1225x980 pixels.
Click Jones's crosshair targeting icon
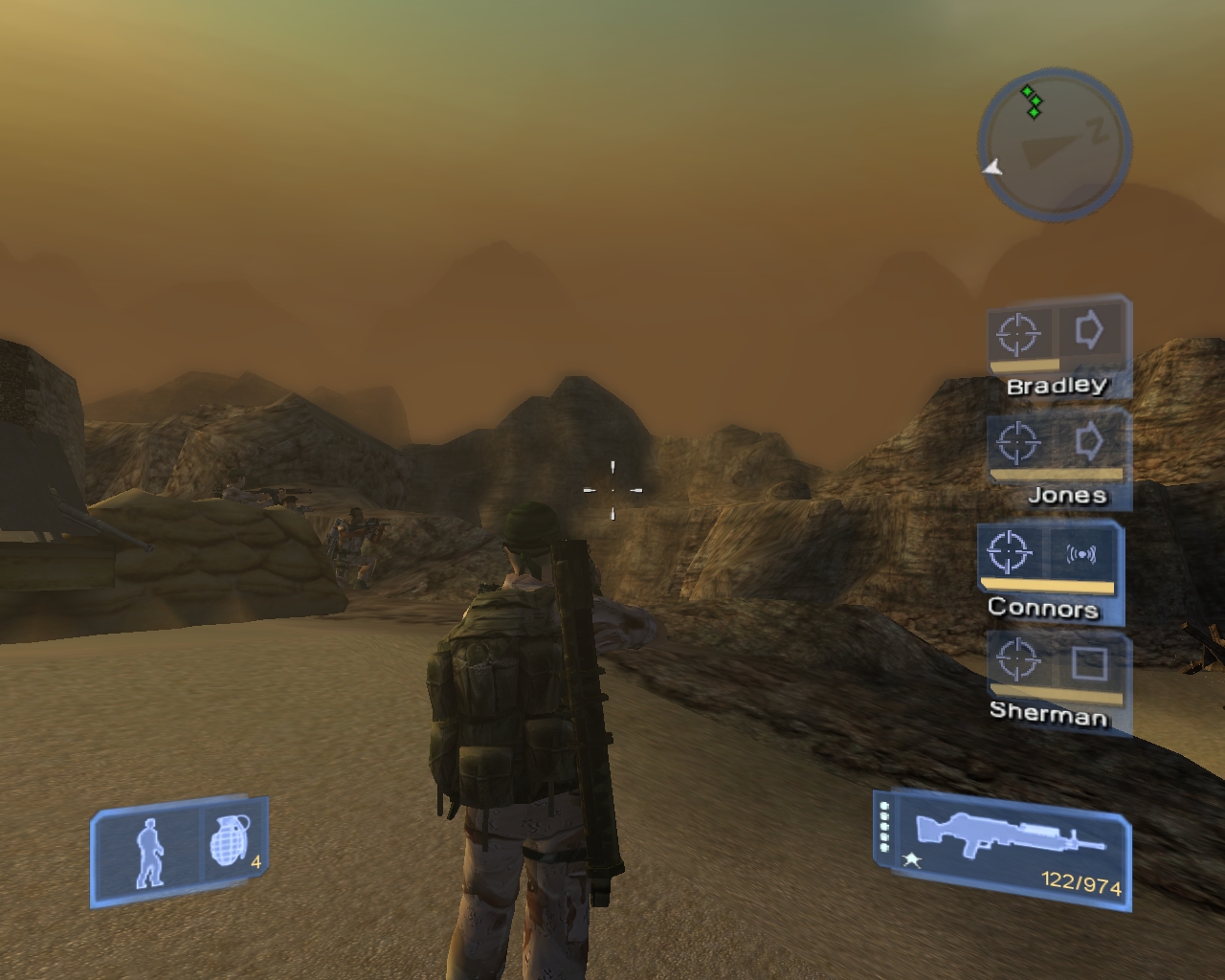(x=1016, y=443)
